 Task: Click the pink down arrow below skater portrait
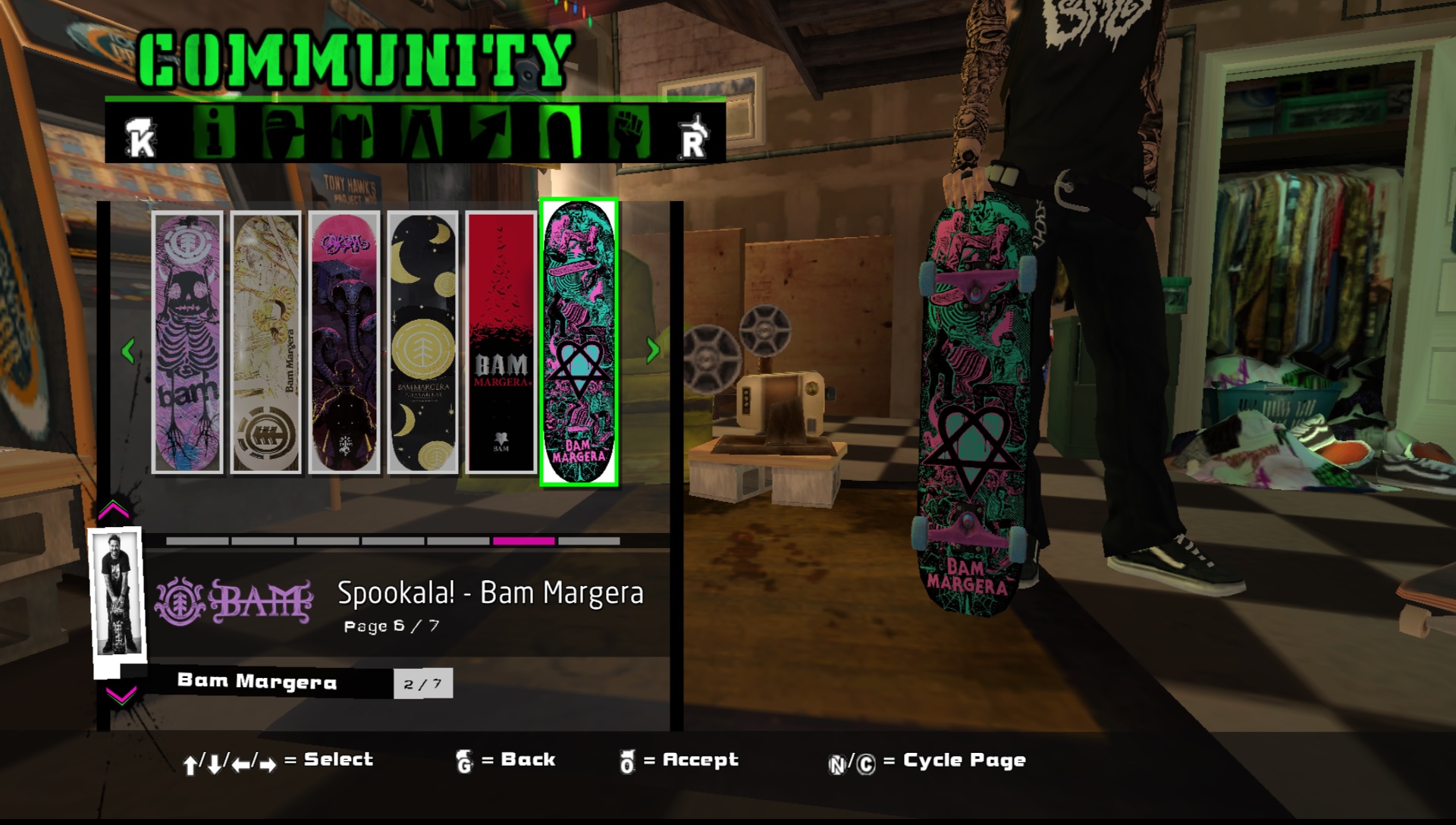(121, 695)
